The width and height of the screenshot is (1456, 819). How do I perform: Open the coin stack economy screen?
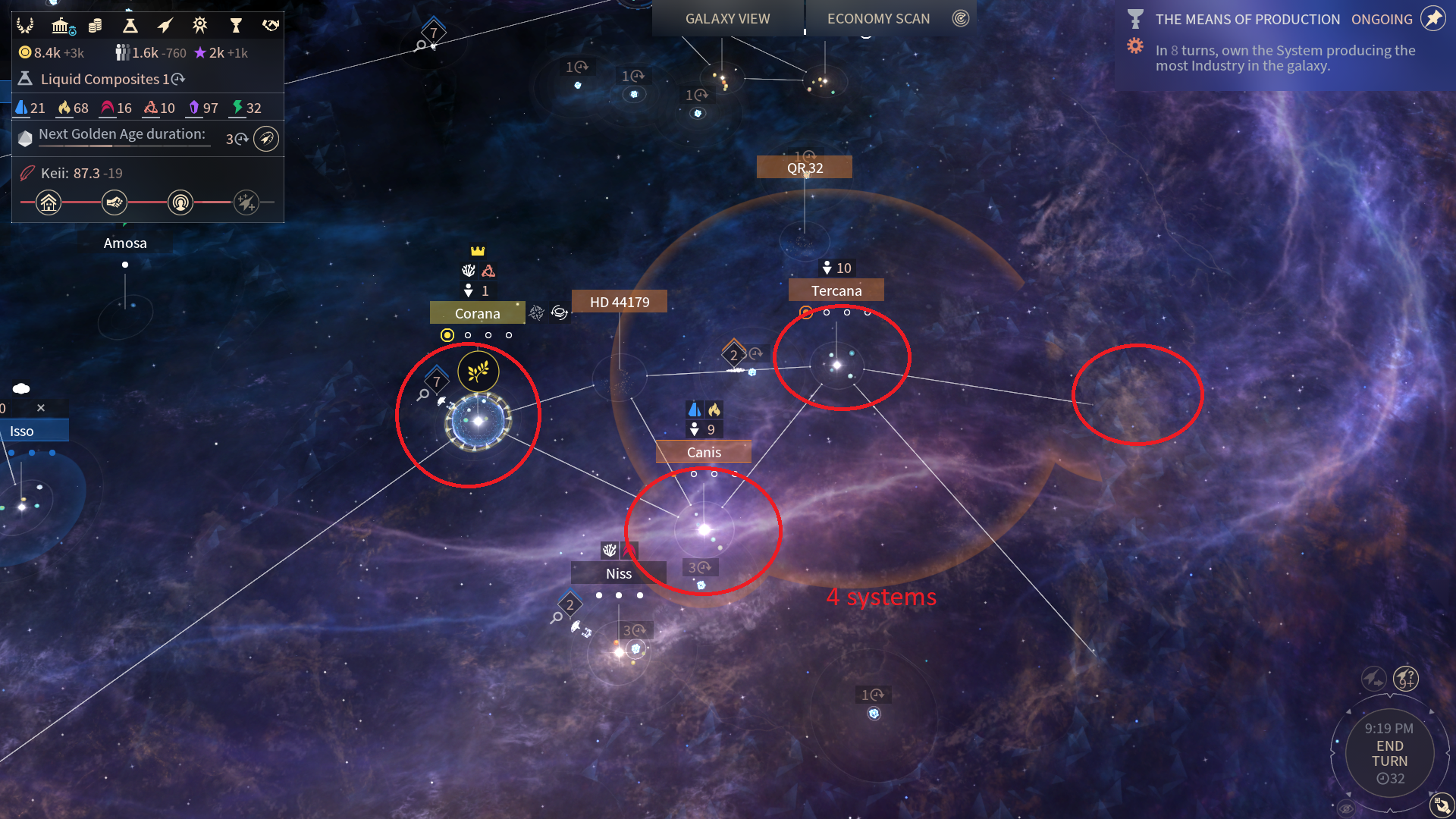click(95, 26)
